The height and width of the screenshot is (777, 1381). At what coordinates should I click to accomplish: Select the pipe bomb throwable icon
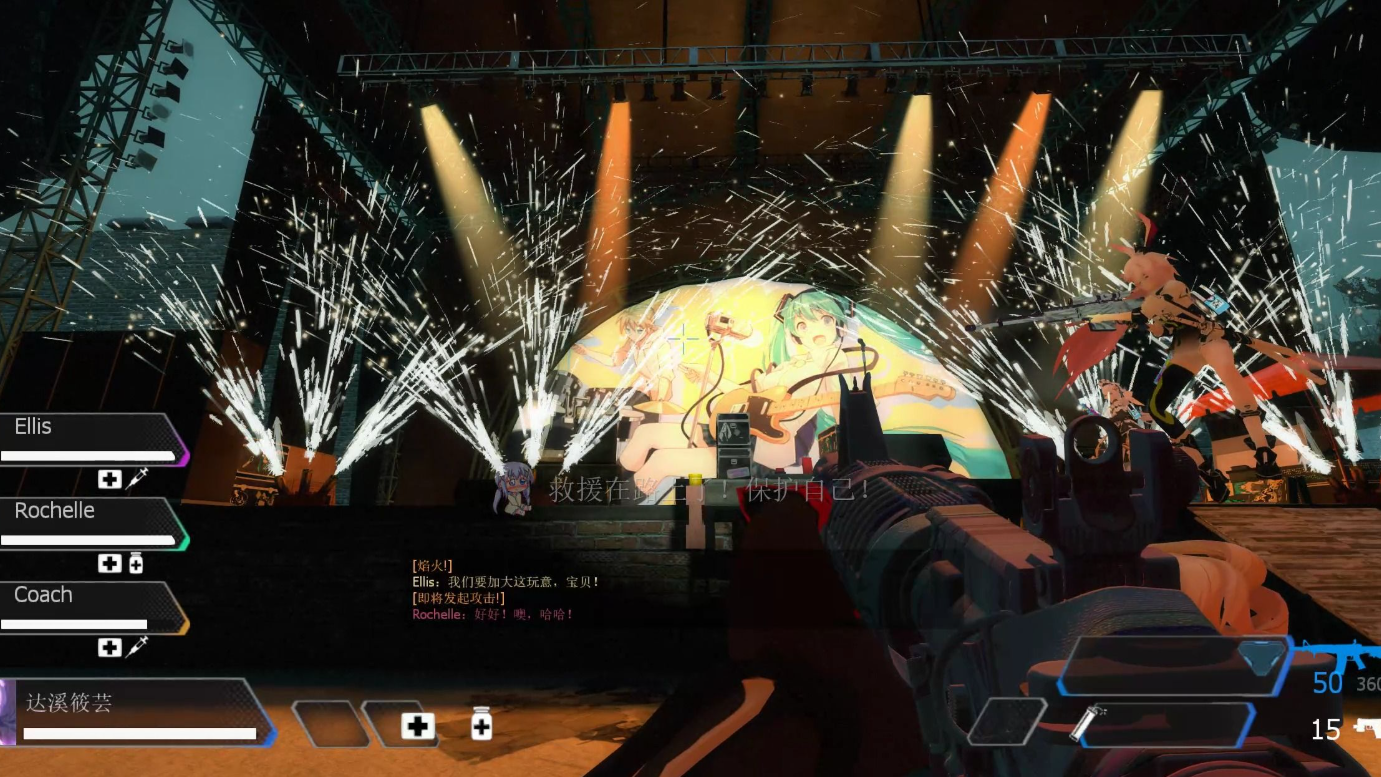click(1082, 722)
